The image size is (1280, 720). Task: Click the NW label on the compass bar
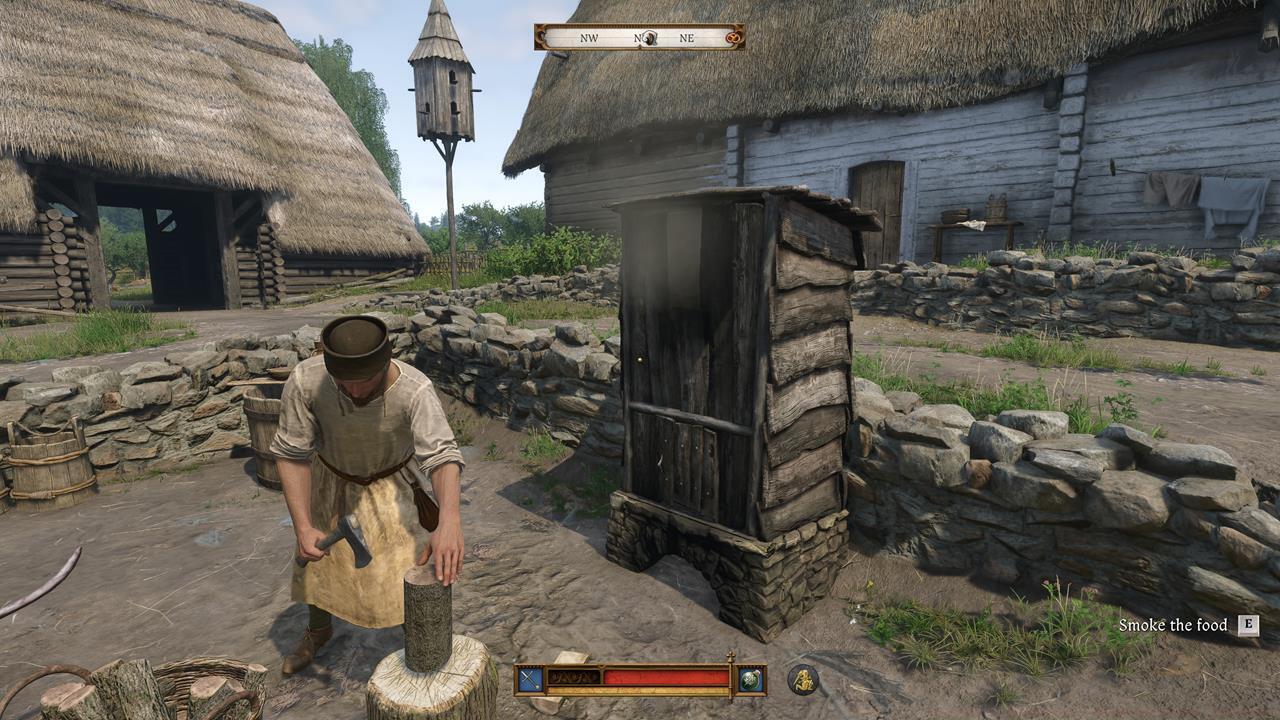pos(589,38)
